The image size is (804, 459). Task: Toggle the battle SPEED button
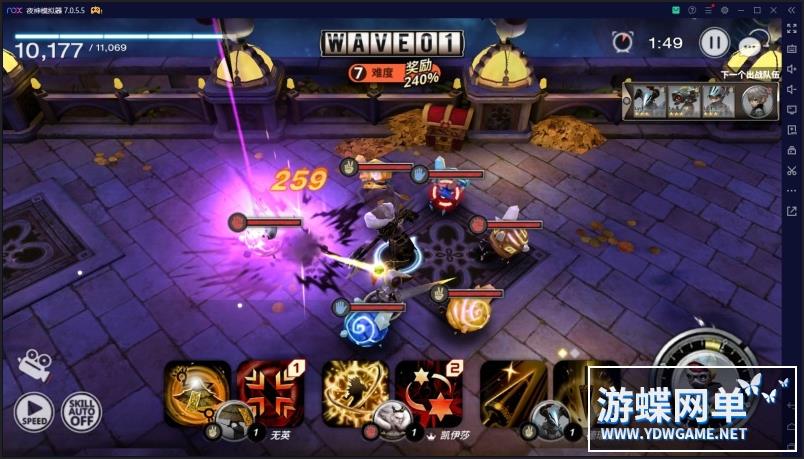click(x=33, y=411)
